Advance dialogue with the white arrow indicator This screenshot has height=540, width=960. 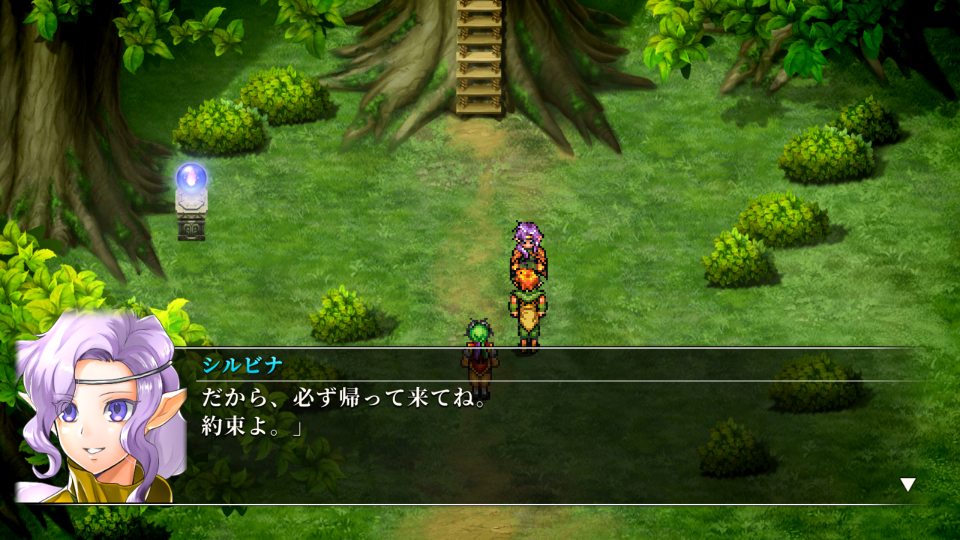coord(907,485)
